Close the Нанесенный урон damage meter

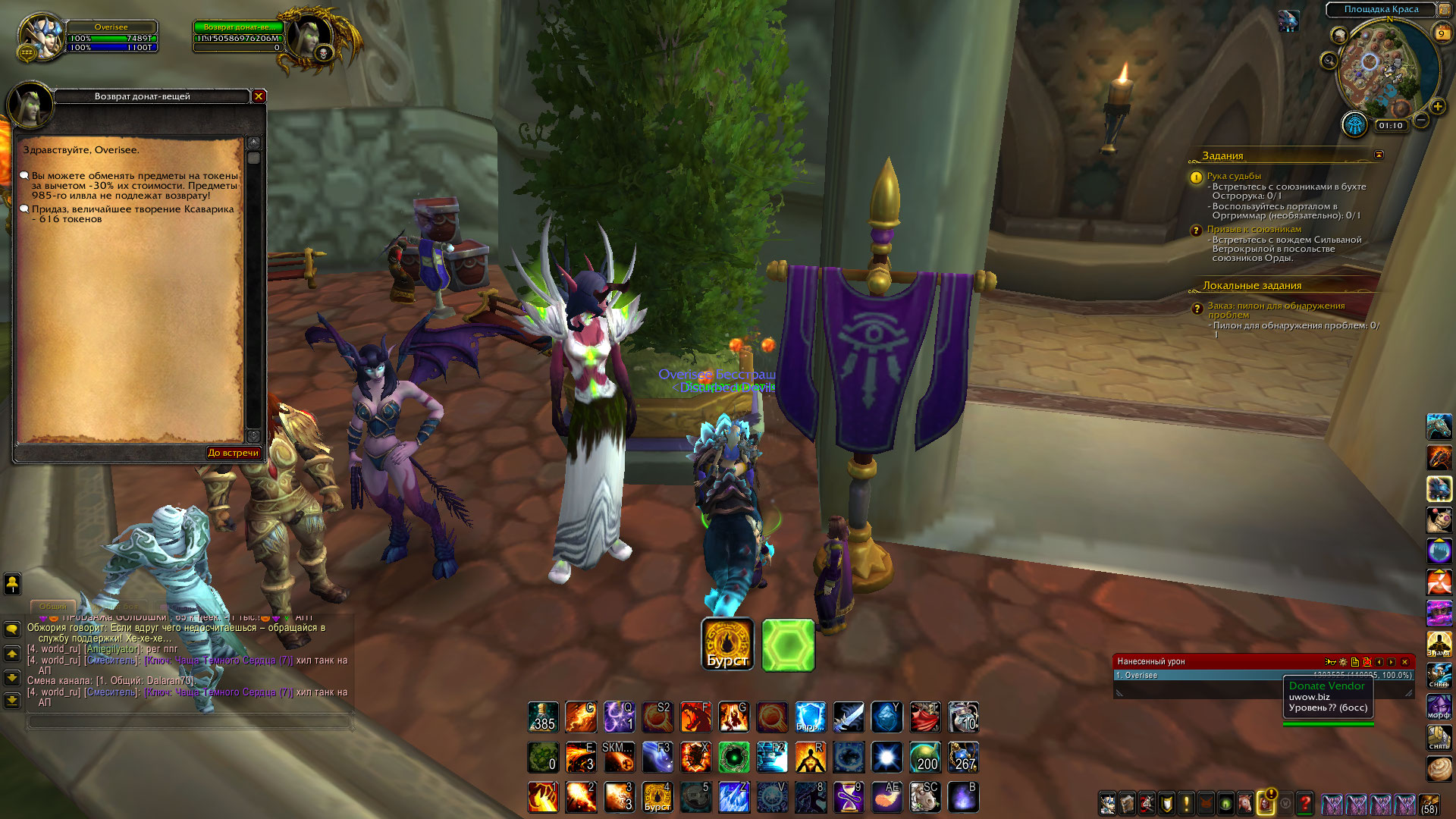tap(1404, 662)
